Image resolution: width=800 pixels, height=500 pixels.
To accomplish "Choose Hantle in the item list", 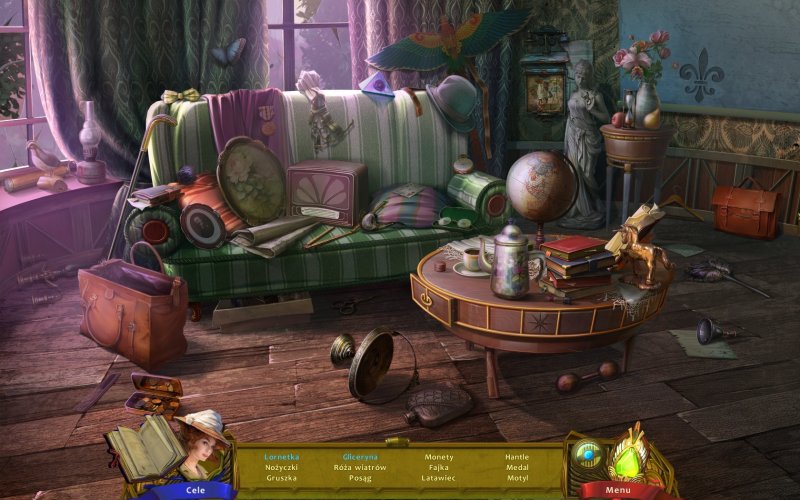I will 517,456.
